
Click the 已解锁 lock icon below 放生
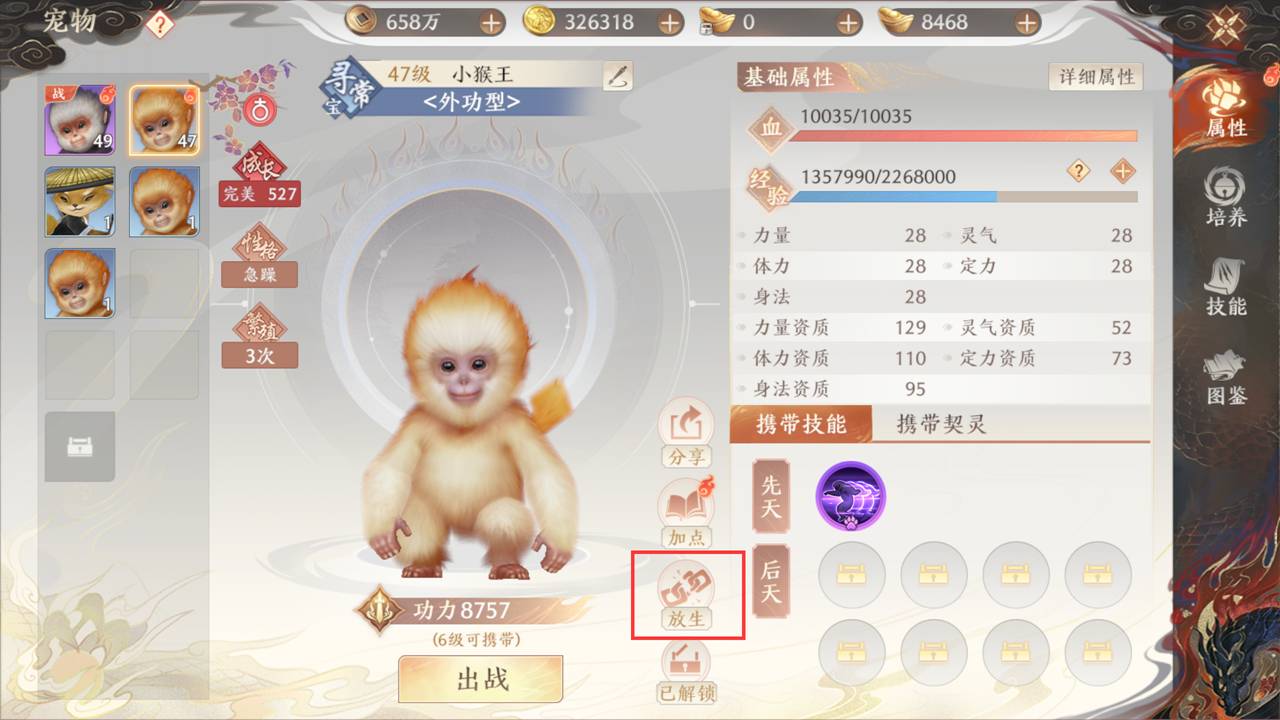686,662
